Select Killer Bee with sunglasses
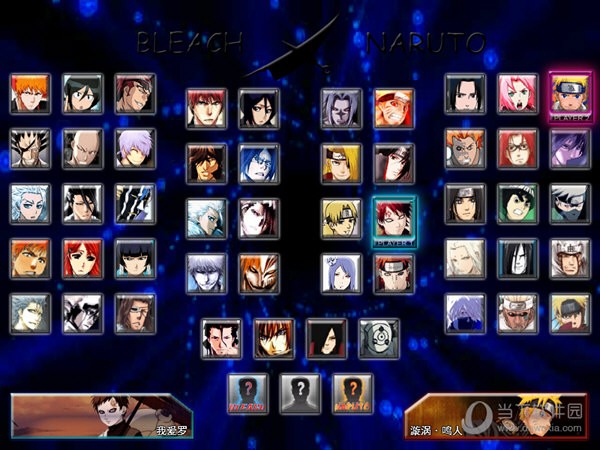Image resolution: width=600 pixels, height=450 pixels. (517, 313)
